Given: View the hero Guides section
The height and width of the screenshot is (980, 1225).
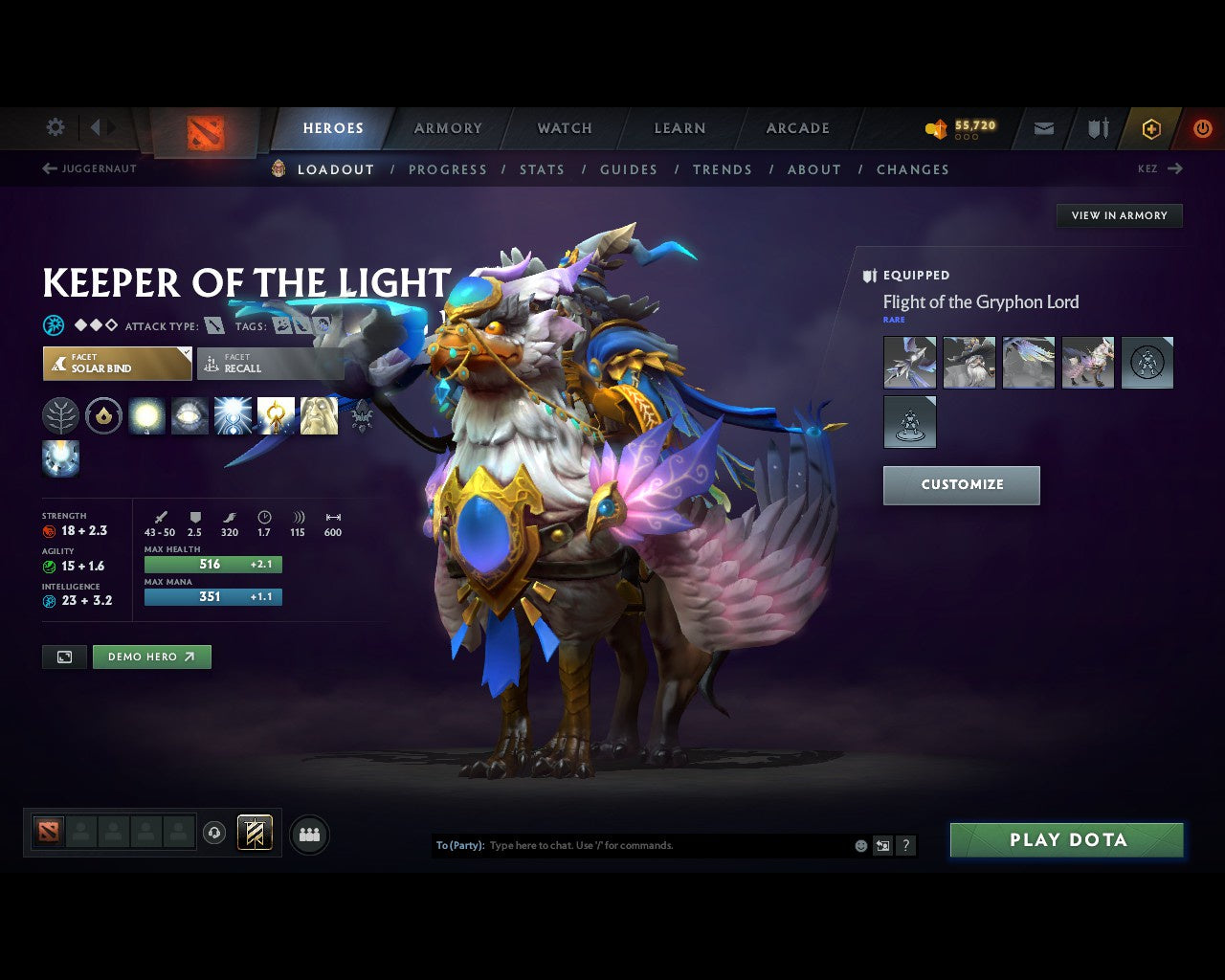Looking at the screenshot, I should (629, 169).
